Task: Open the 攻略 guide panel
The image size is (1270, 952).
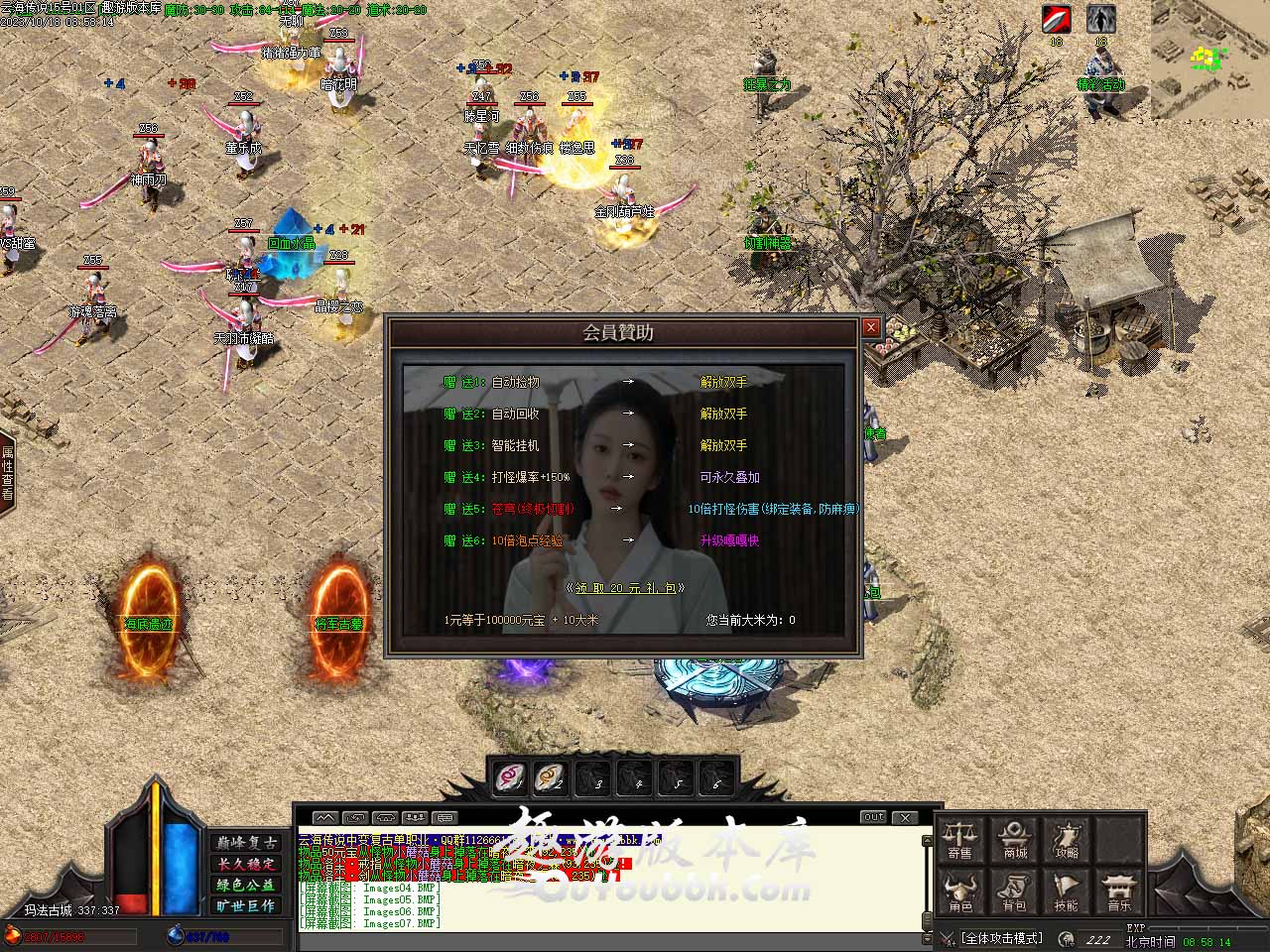Action: click(x=1067, y=839)
